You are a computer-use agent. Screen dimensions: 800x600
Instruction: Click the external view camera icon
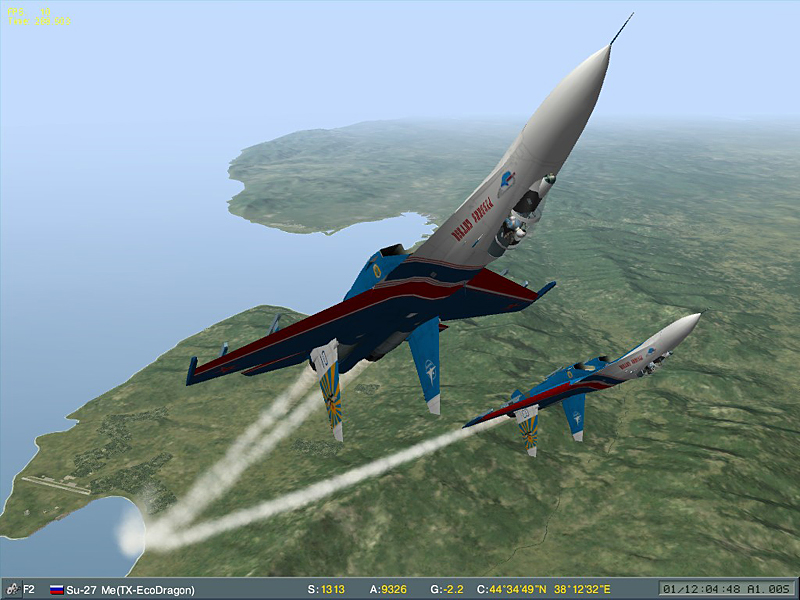coord(11,589)
